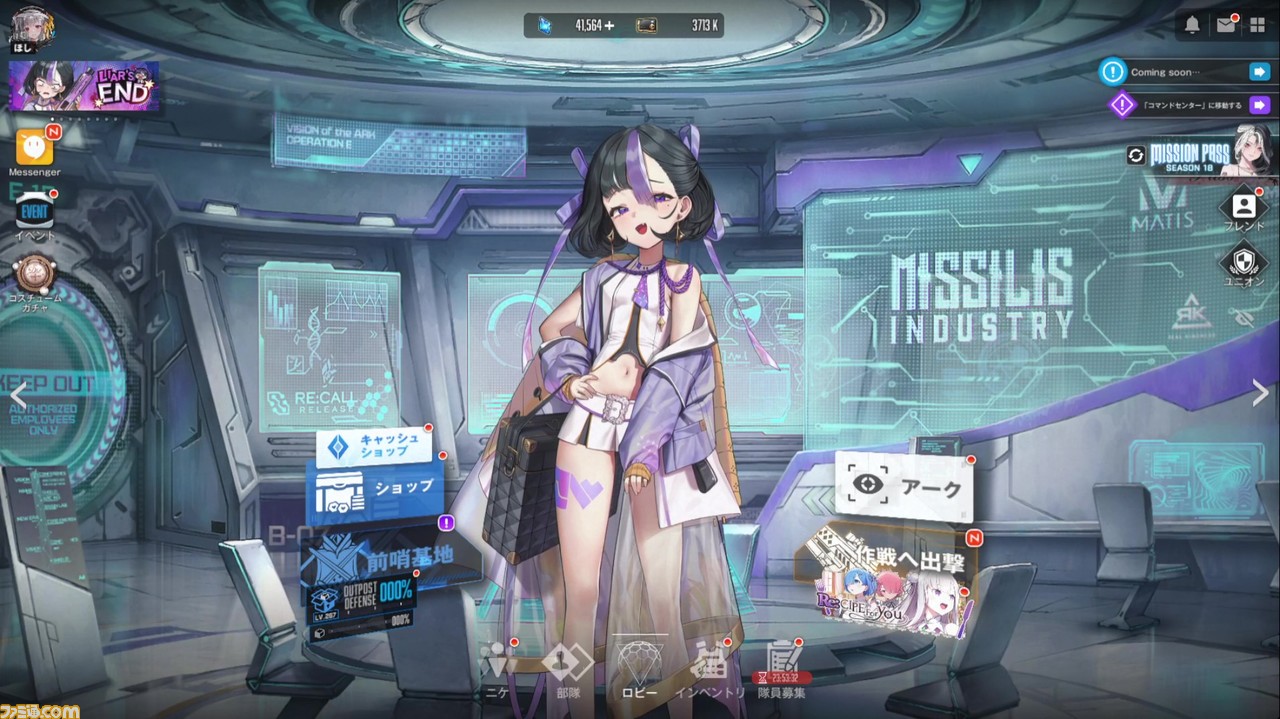Open the Messenger app
The image size is (1280, 719).
34,148
